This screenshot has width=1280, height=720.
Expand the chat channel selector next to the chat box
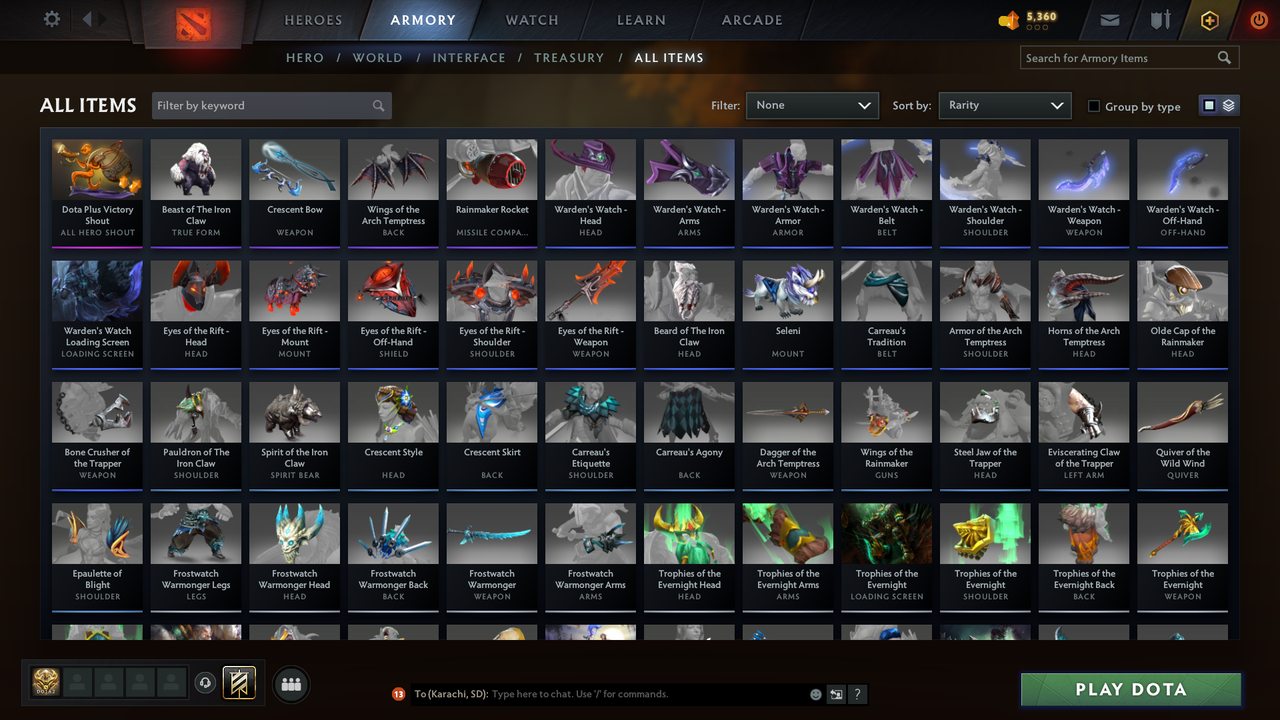(836, 693)
